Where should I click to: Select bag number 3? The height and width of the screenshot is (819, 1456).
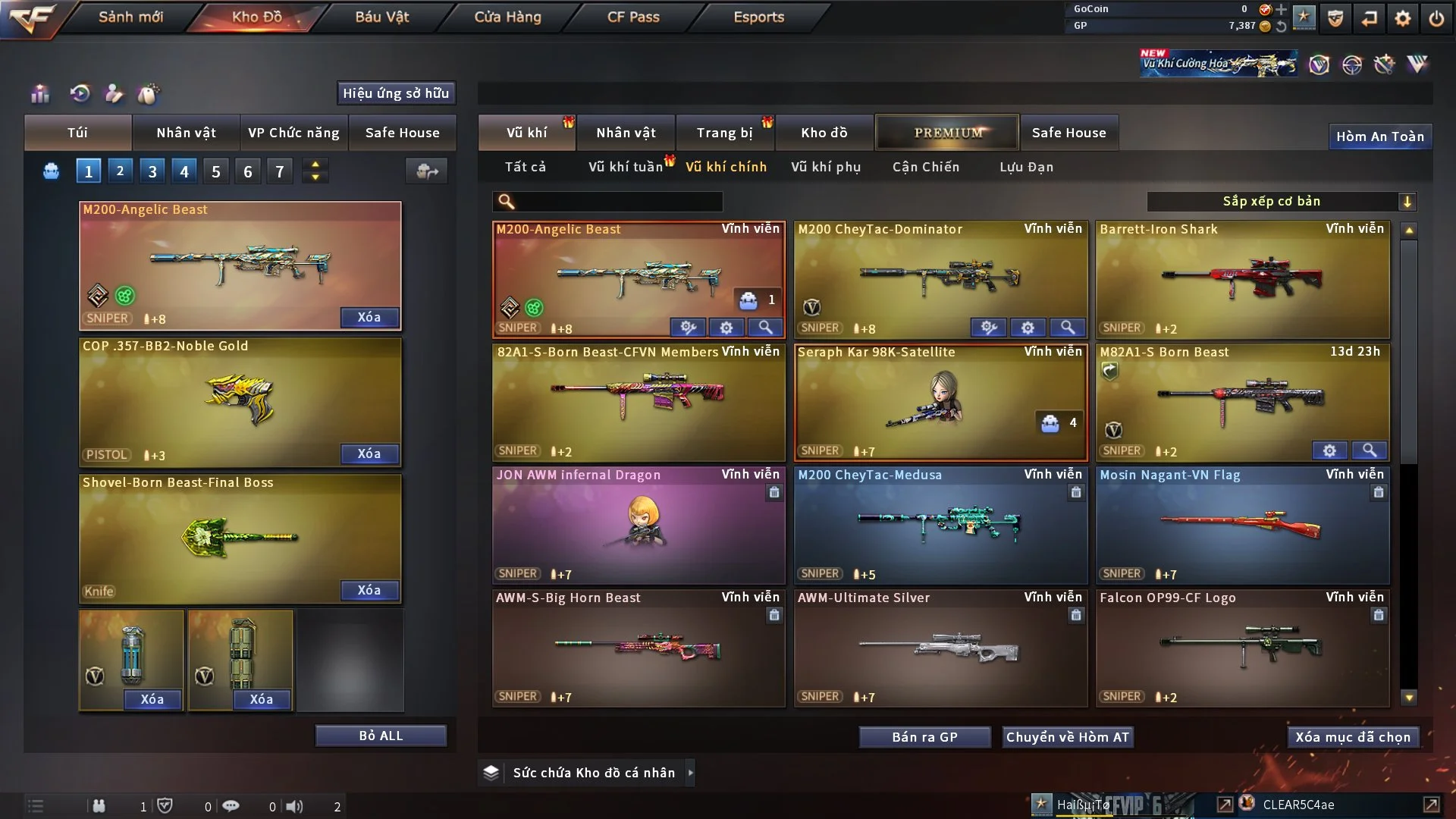point(152,171)
